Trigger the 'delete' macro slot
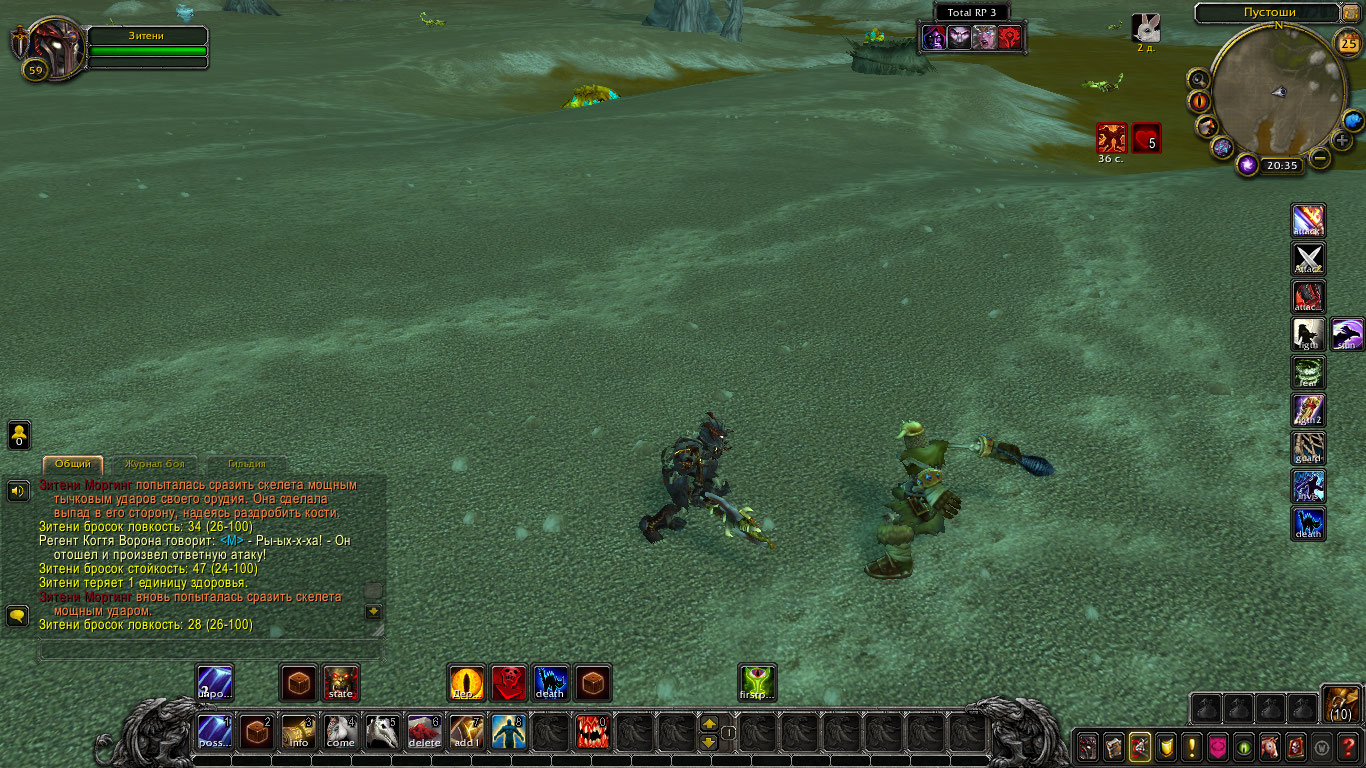 tap(425, 732)
